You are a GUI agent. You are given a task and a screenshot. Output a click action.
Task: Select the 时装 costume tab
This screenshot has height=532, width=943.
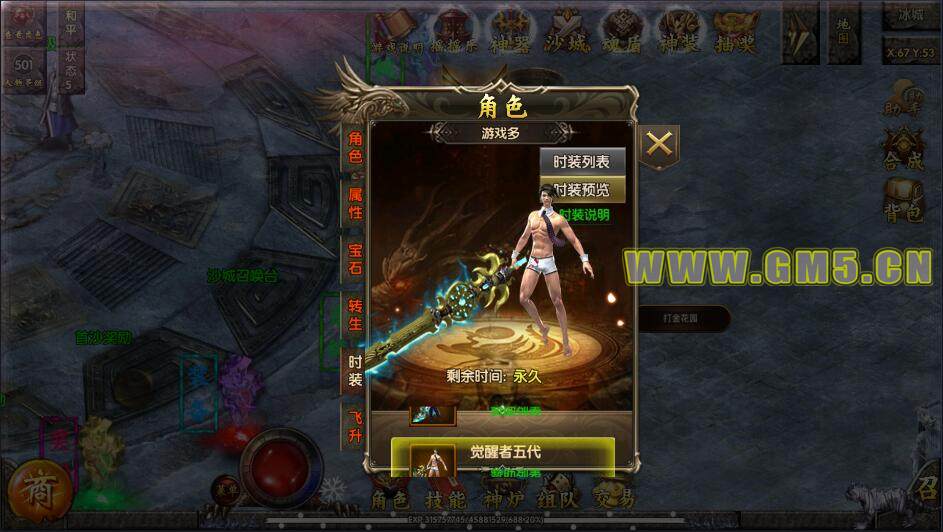355,368
